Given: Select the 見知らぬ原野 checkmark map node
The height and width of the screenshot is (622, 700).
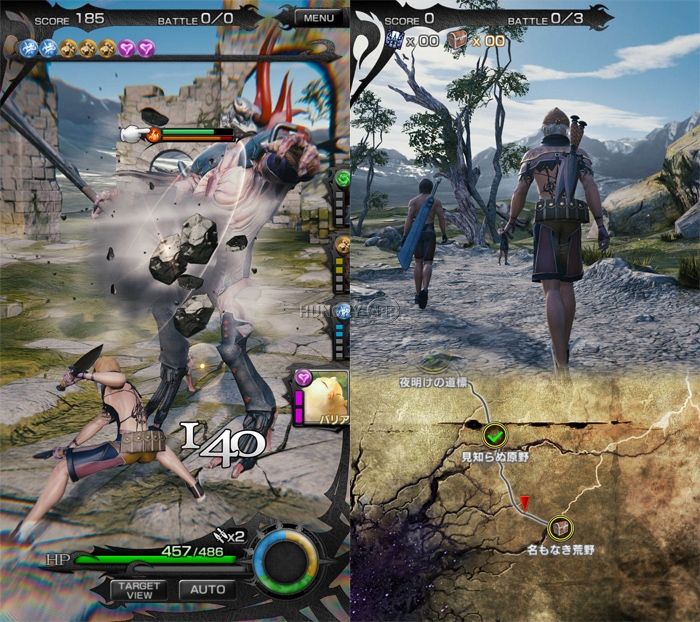Looking at the screenshot, I should pos(493,435).
